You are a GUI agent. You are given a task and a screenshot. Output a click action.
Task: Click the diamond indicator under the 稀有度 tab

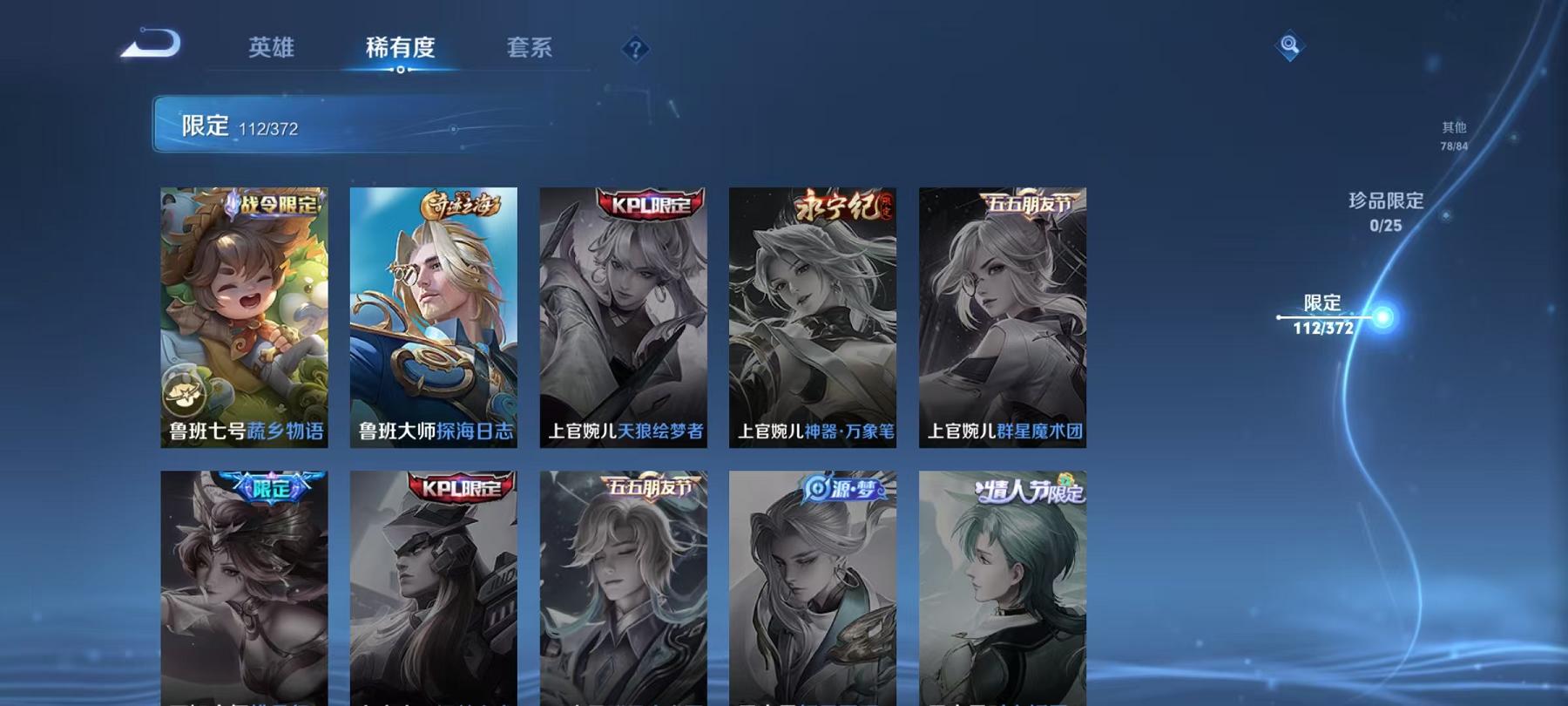click(400, 68)
